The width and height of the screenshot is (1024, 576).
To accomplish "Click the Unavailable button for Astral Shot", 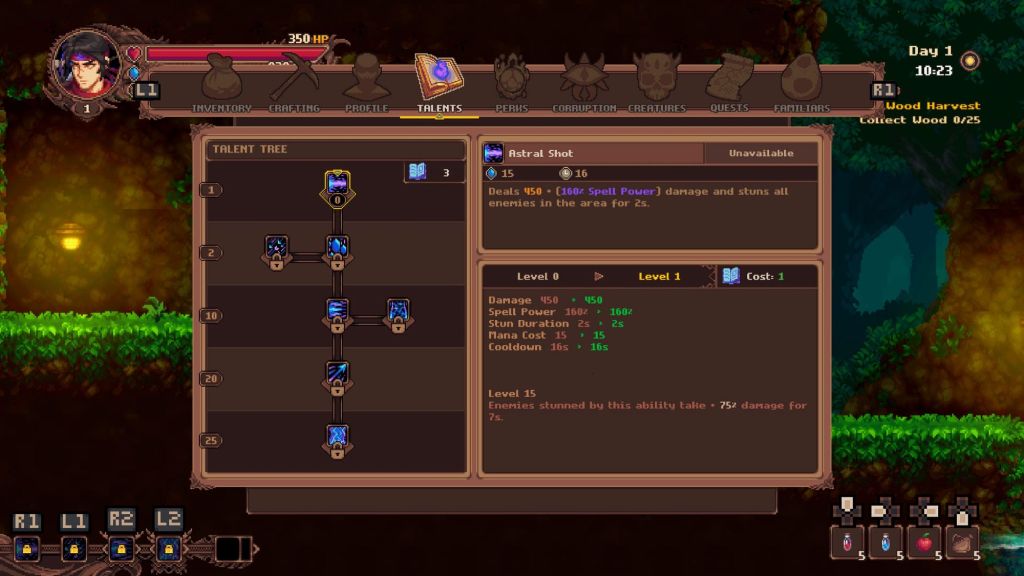I will (x=761, y=153).
